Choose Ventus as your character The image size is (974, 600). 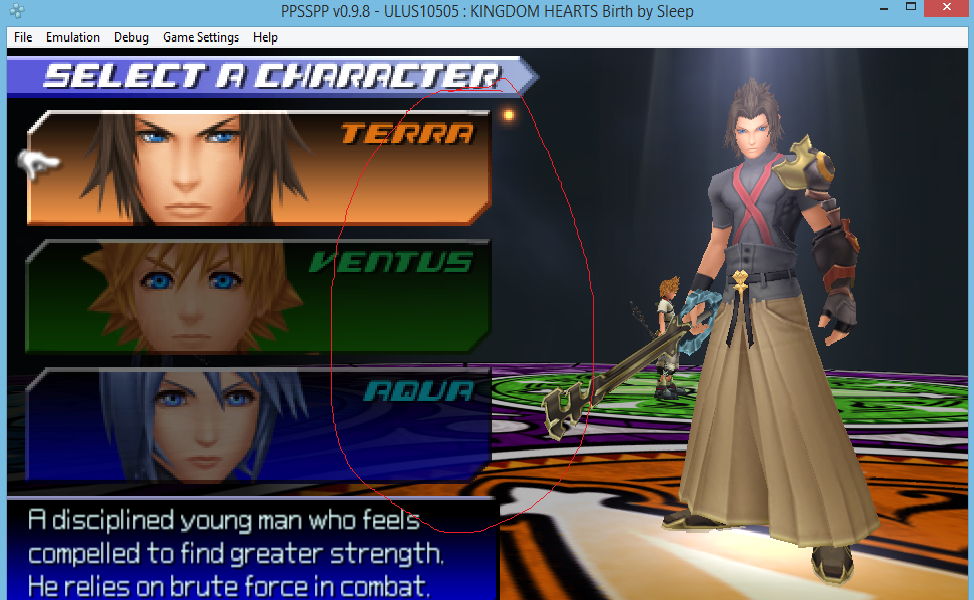[x=258, y=295]
